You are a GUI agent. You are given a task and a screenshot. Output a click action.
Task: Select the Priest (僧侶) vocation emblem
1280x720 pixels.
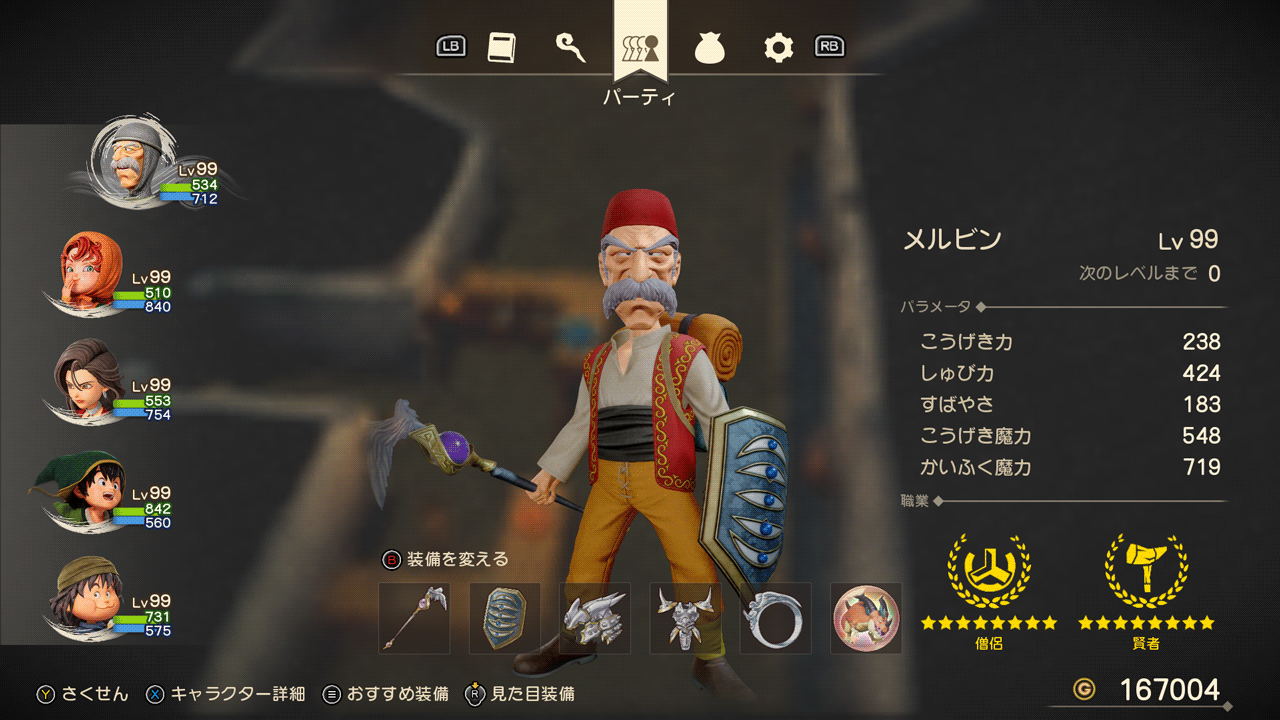point(988,572)
